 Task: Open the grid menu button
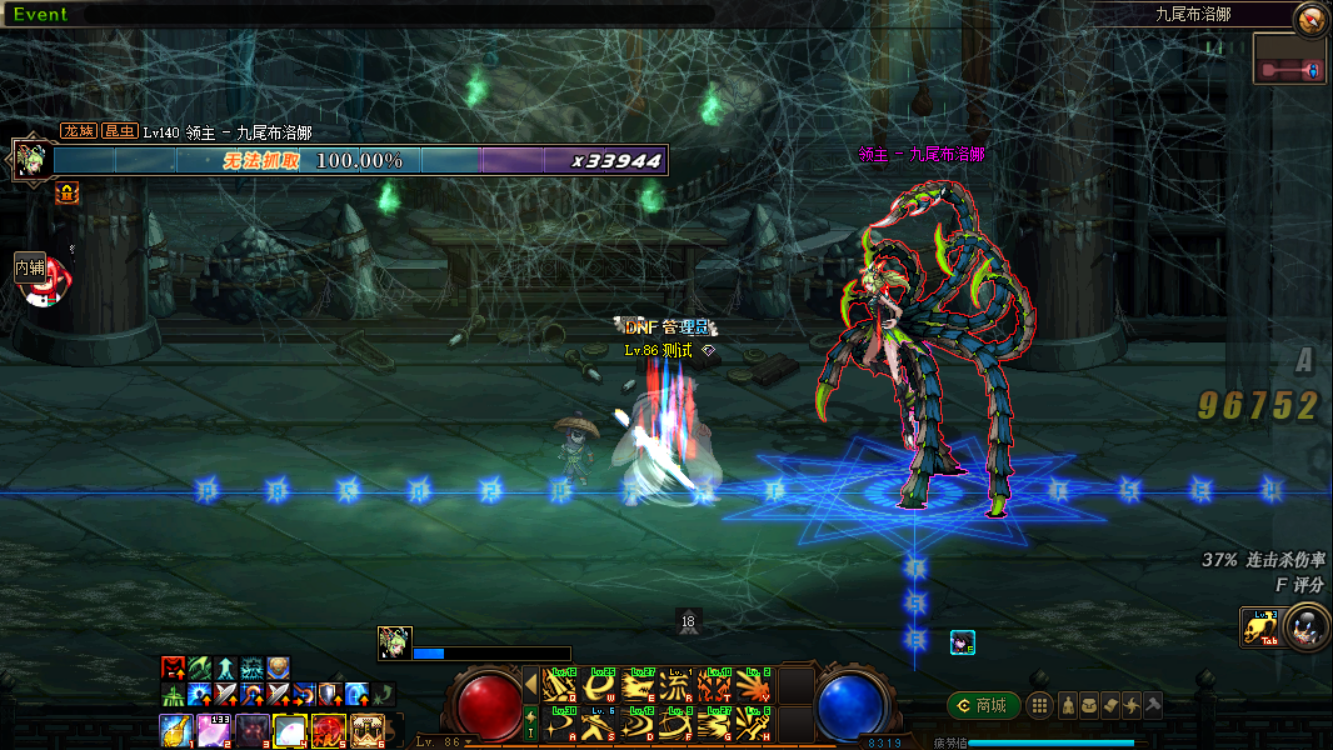(x=1040, y=706)
